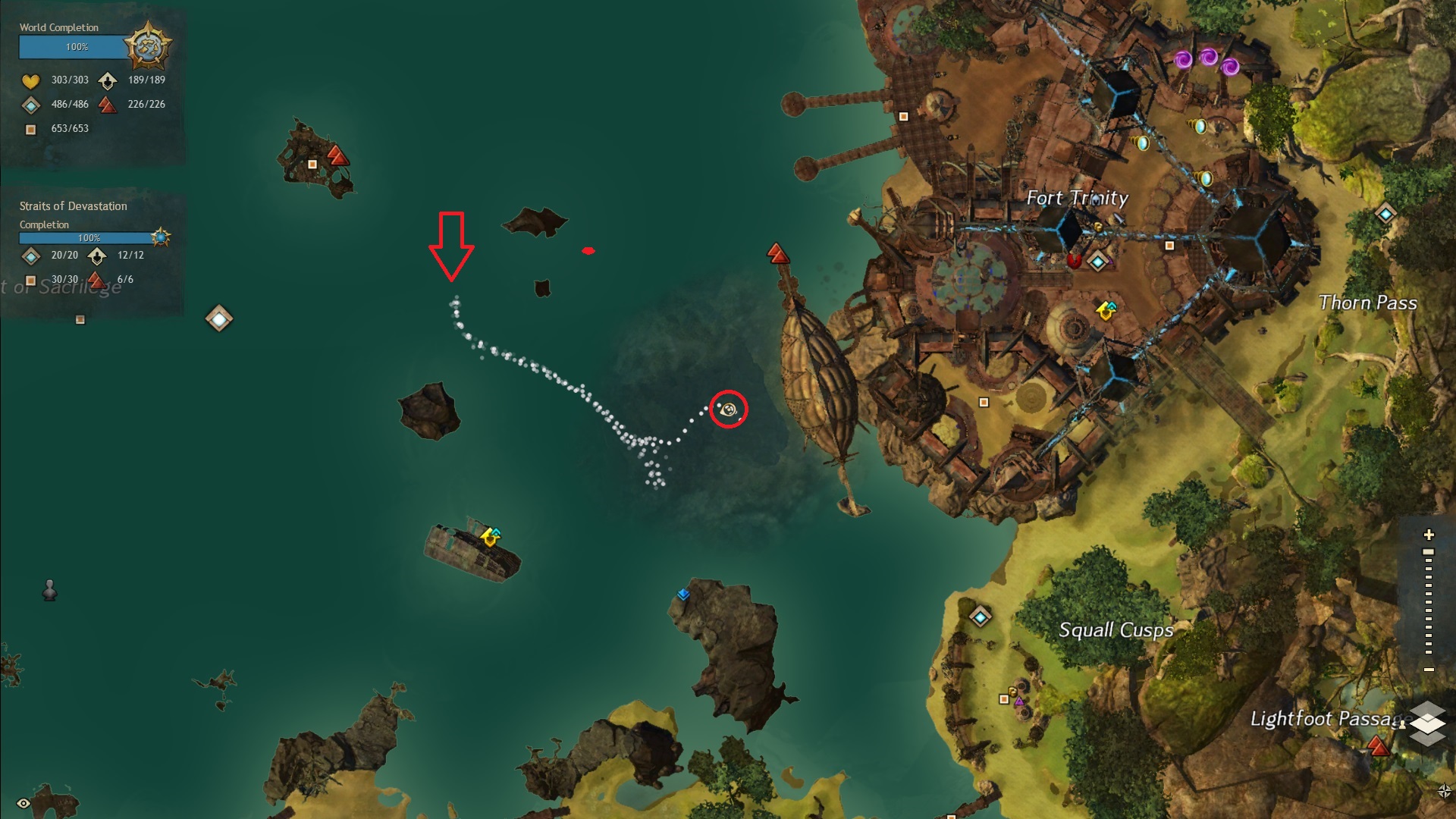Select the lone waypoint in the open sea

click(x=219, y=318)
